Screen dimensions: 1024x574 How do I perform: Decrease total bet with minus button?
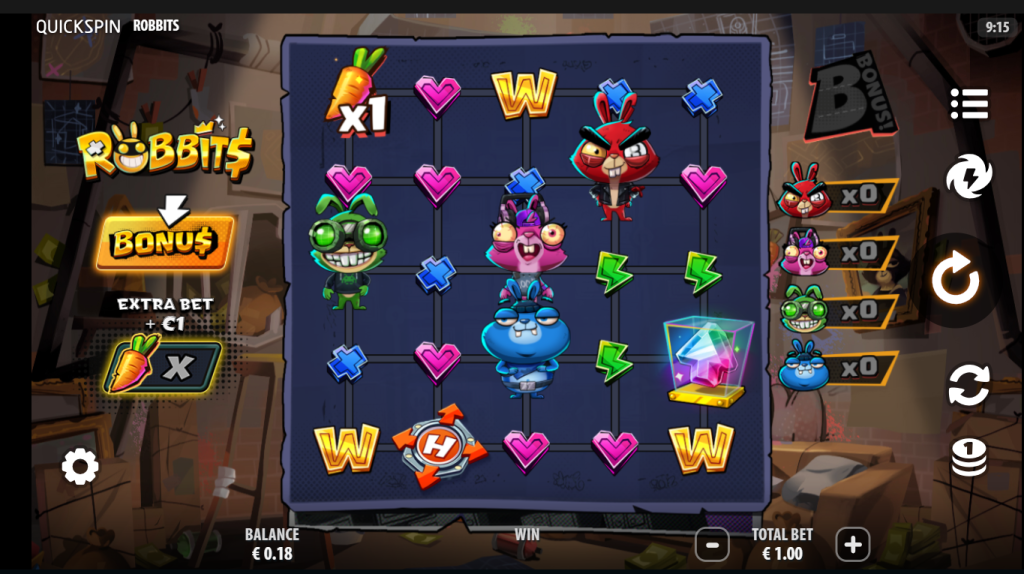click(712, 545)
